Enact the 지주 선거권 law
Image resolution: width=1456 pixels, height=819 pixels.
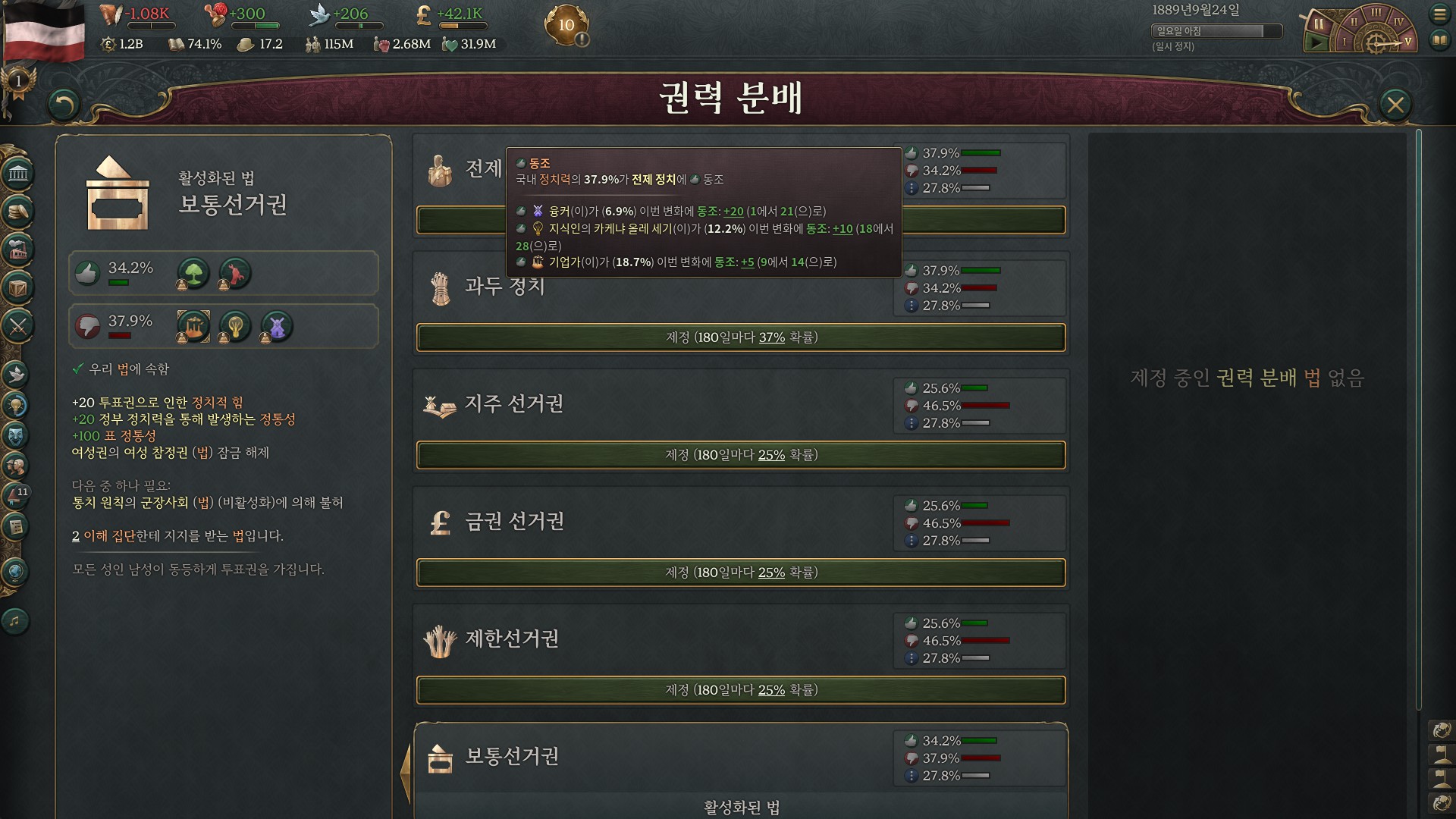tap(741, 455)
